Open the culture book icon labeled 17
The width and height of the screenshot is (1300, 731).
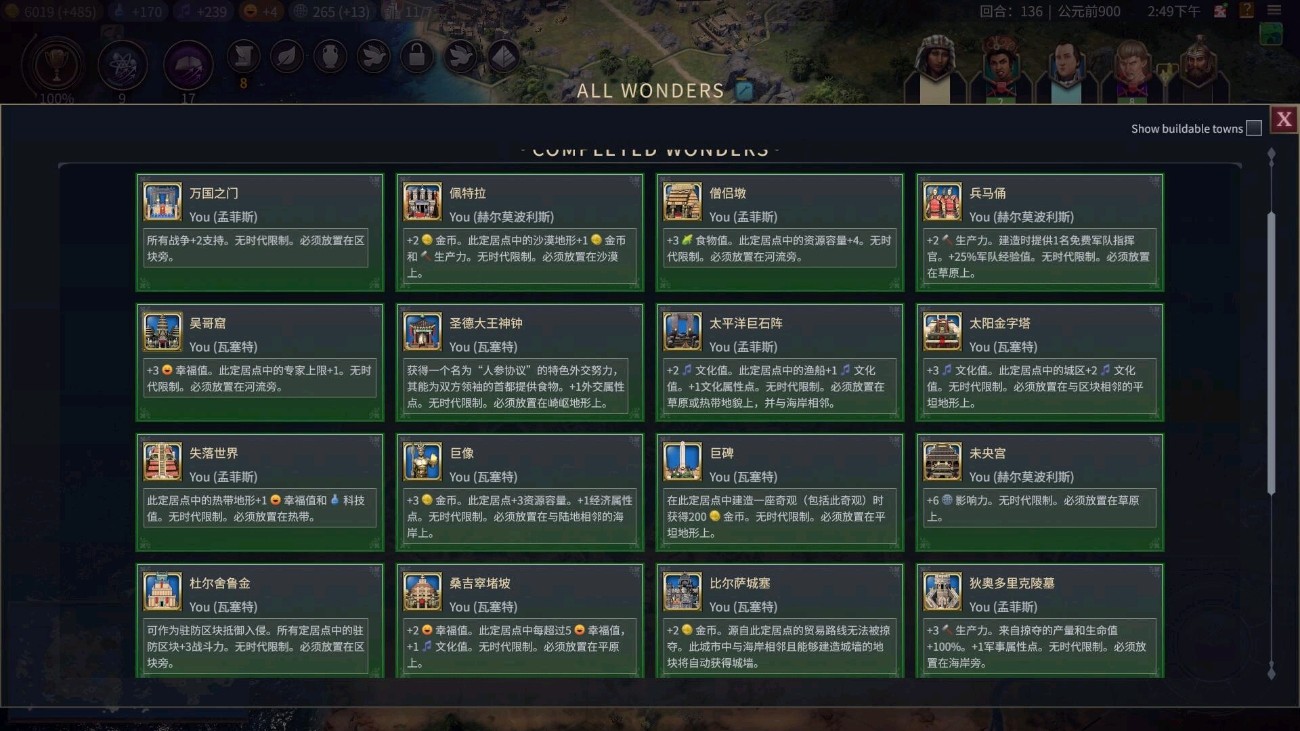185,66
